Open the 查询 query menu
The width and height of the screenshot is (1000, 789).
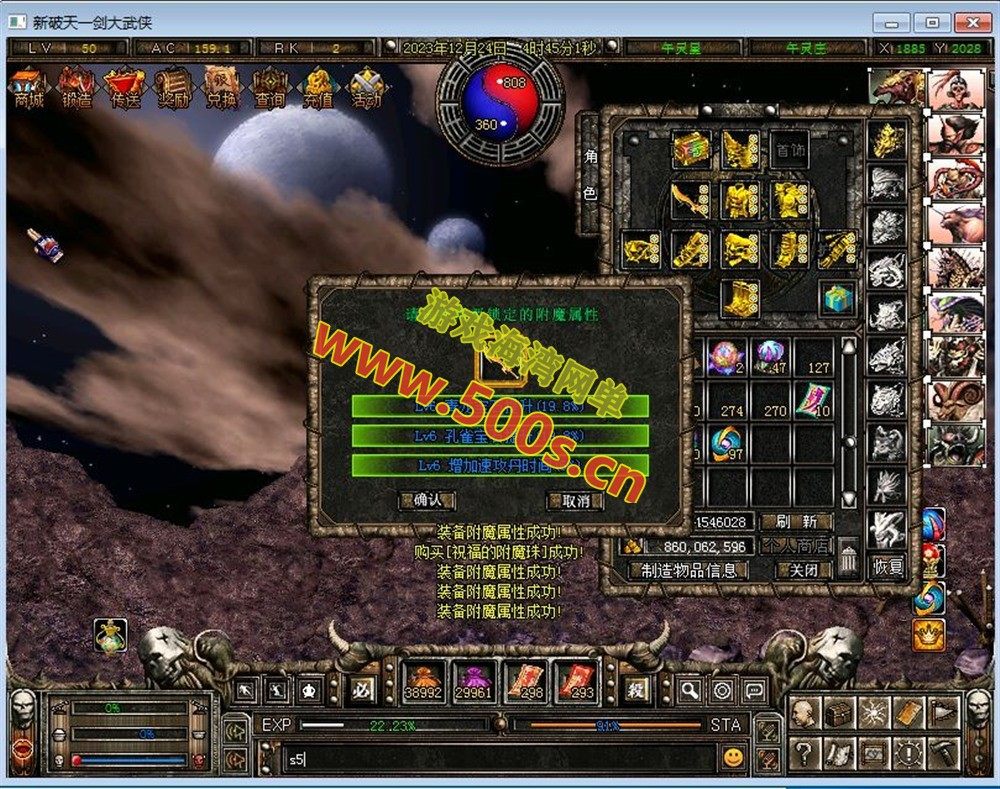pyautogui.click(x=270, y=86)
